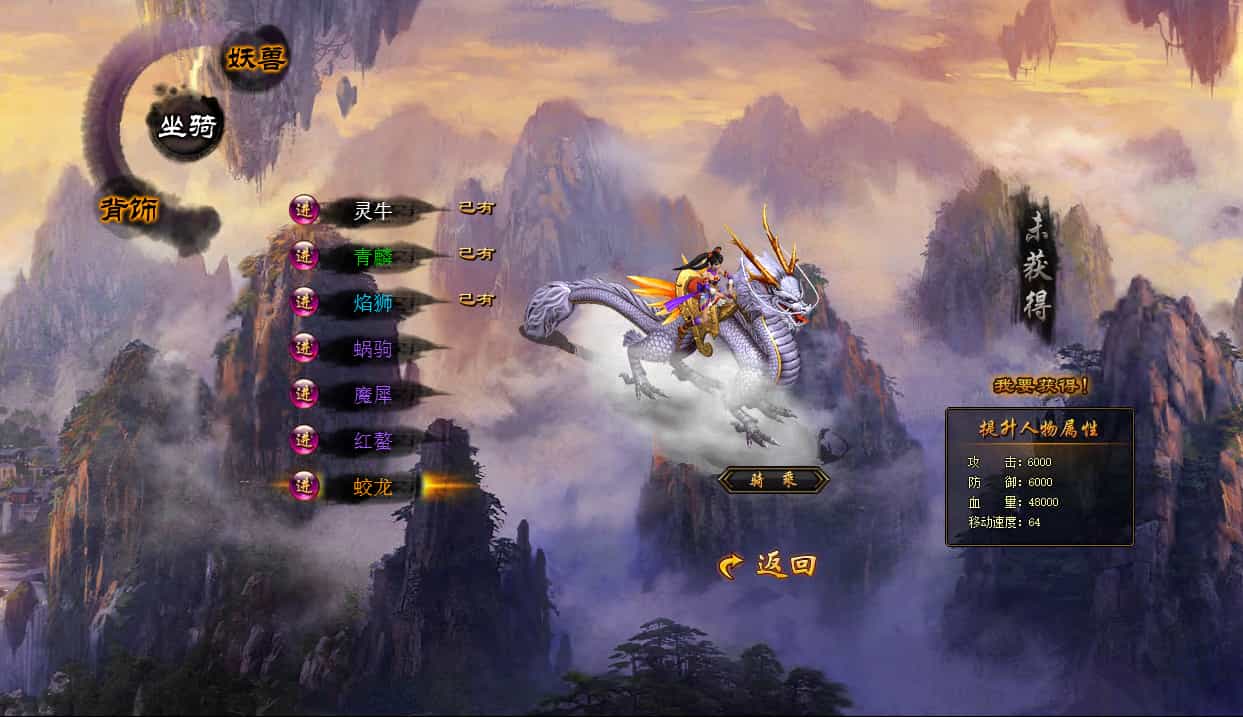Screen dimensions: 1243x717
Task: Go back with the 返回 button
Action: point(768,566)
